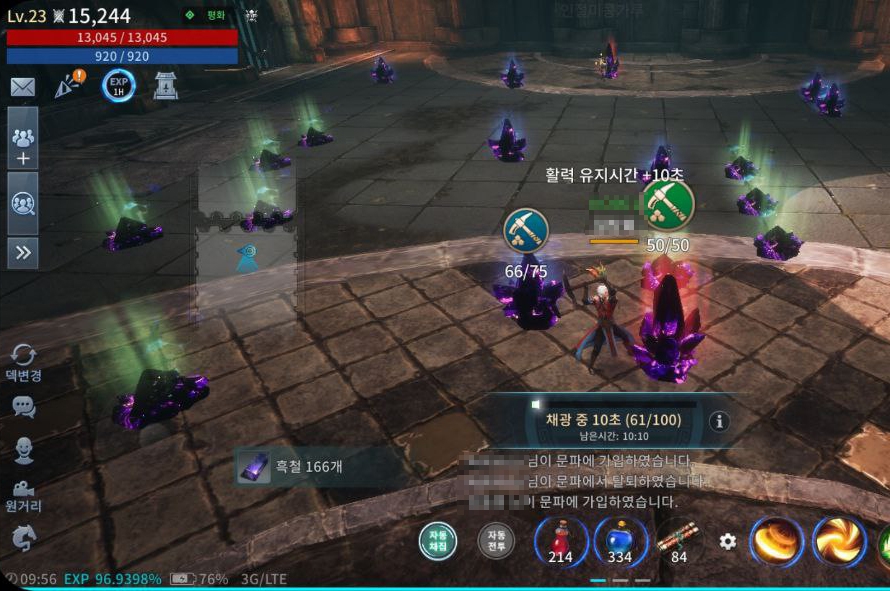Open the emote face icon

(x=23, y=451)
